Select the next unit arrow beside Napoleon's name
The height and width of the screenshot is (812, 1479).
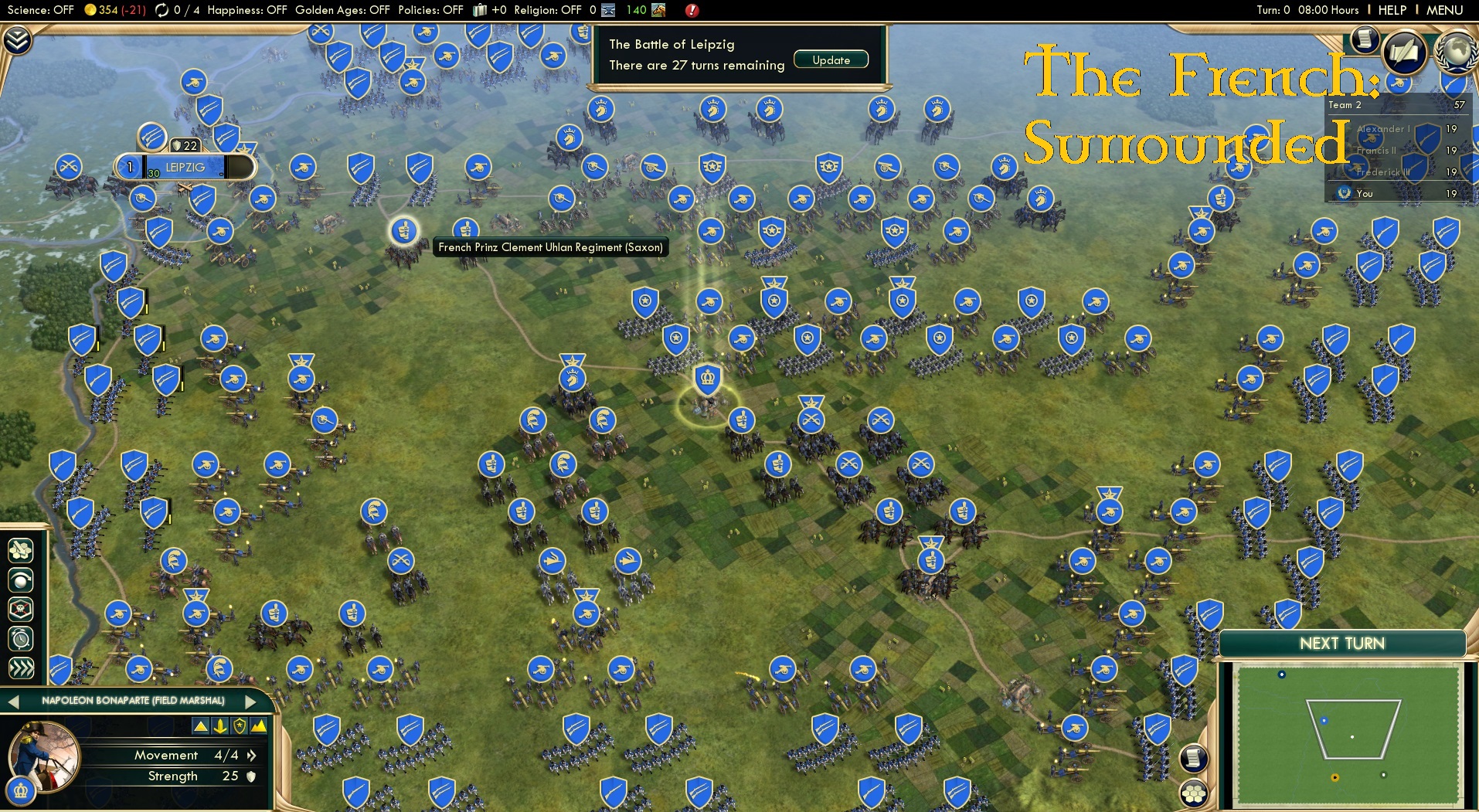(x=249, y=702)
